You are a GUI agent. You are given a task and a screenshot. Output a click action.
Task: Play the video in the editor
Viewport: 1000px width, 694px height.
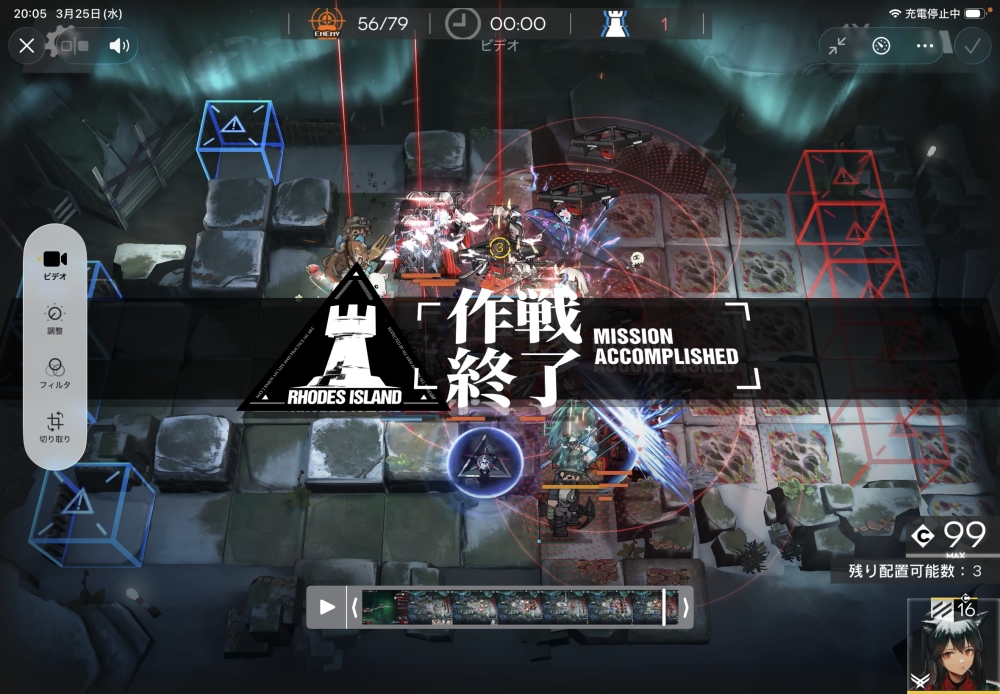[327, 607]
